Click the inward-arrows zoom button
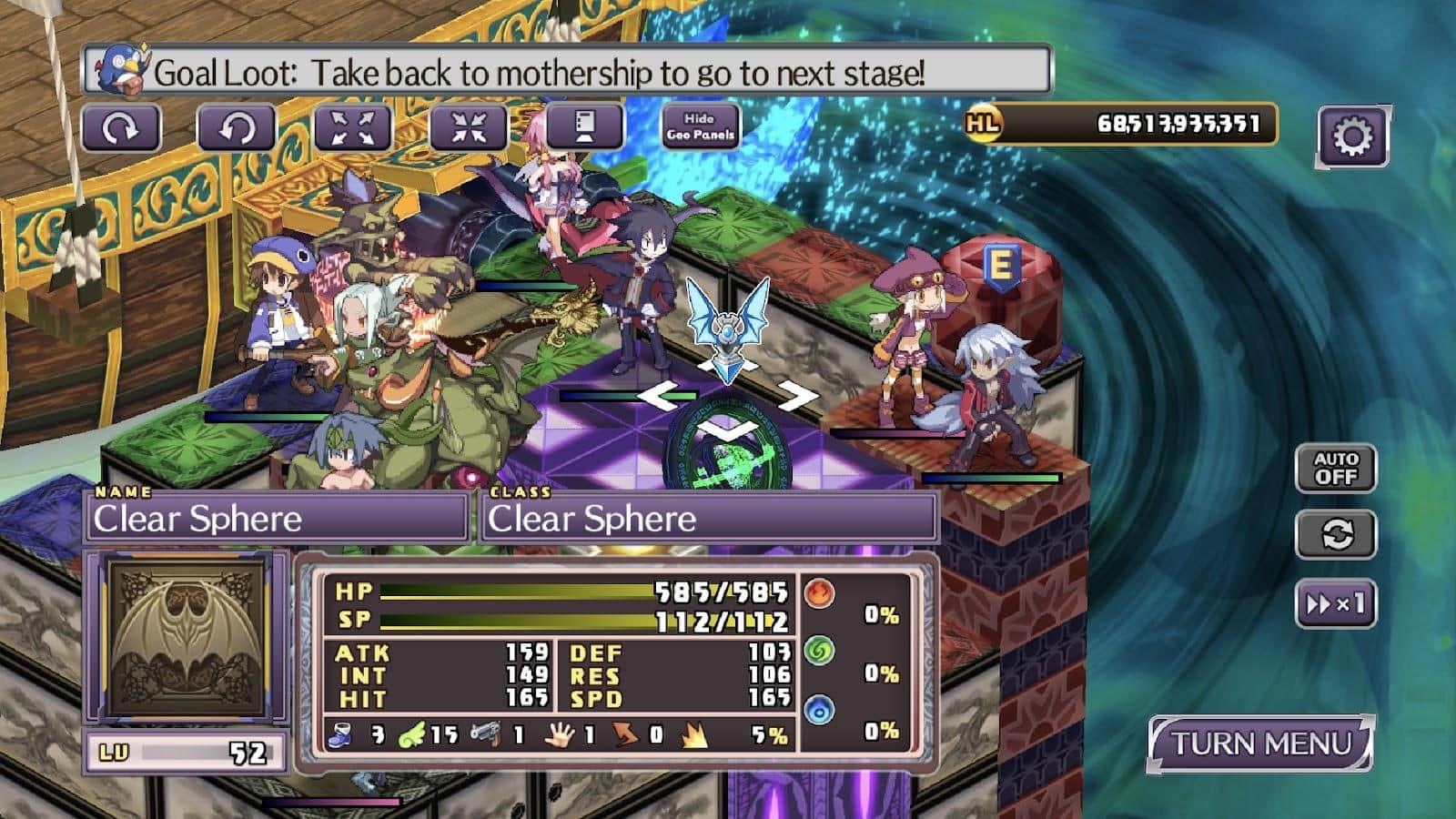Screen dimensions: 1456x819 point(468,128)
